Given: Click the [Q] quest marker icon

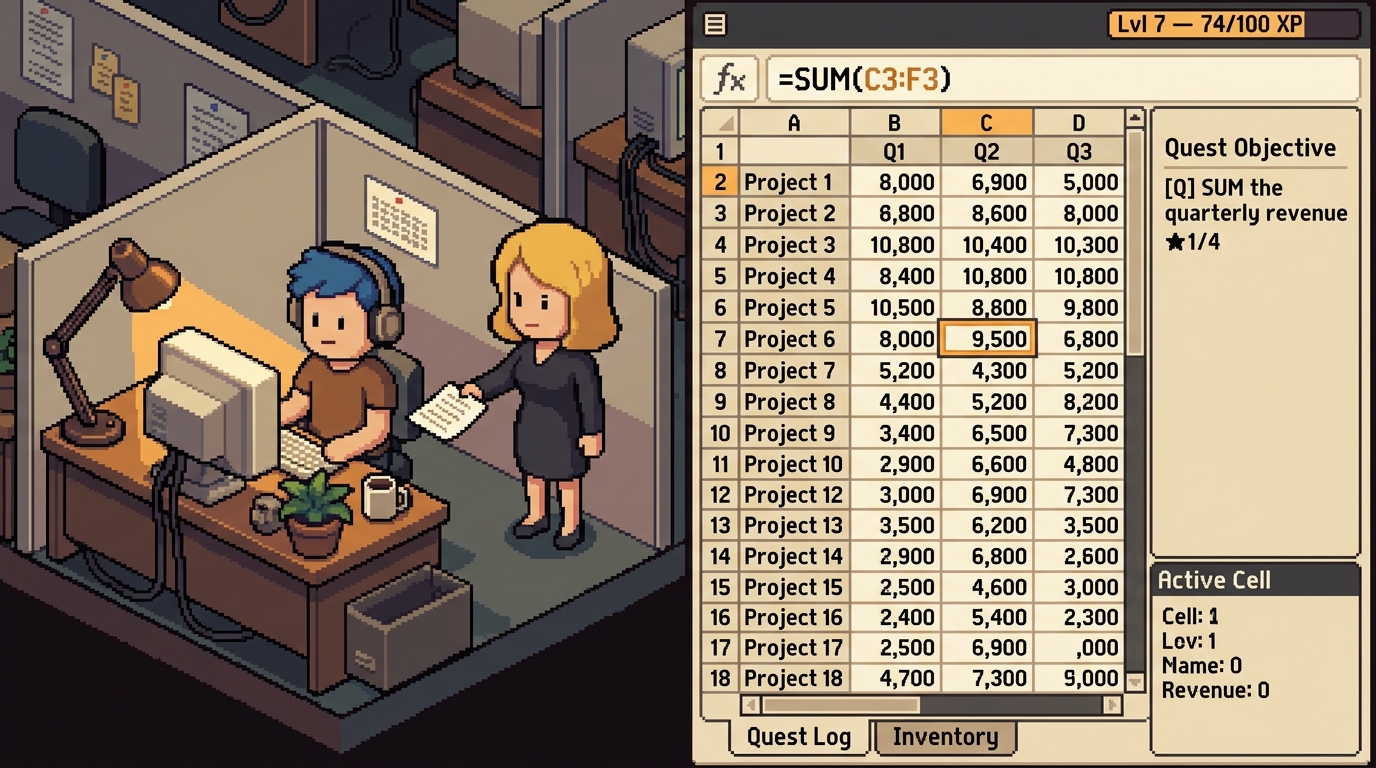Looking at the screenshot, I should click(x=1180, y=187).
